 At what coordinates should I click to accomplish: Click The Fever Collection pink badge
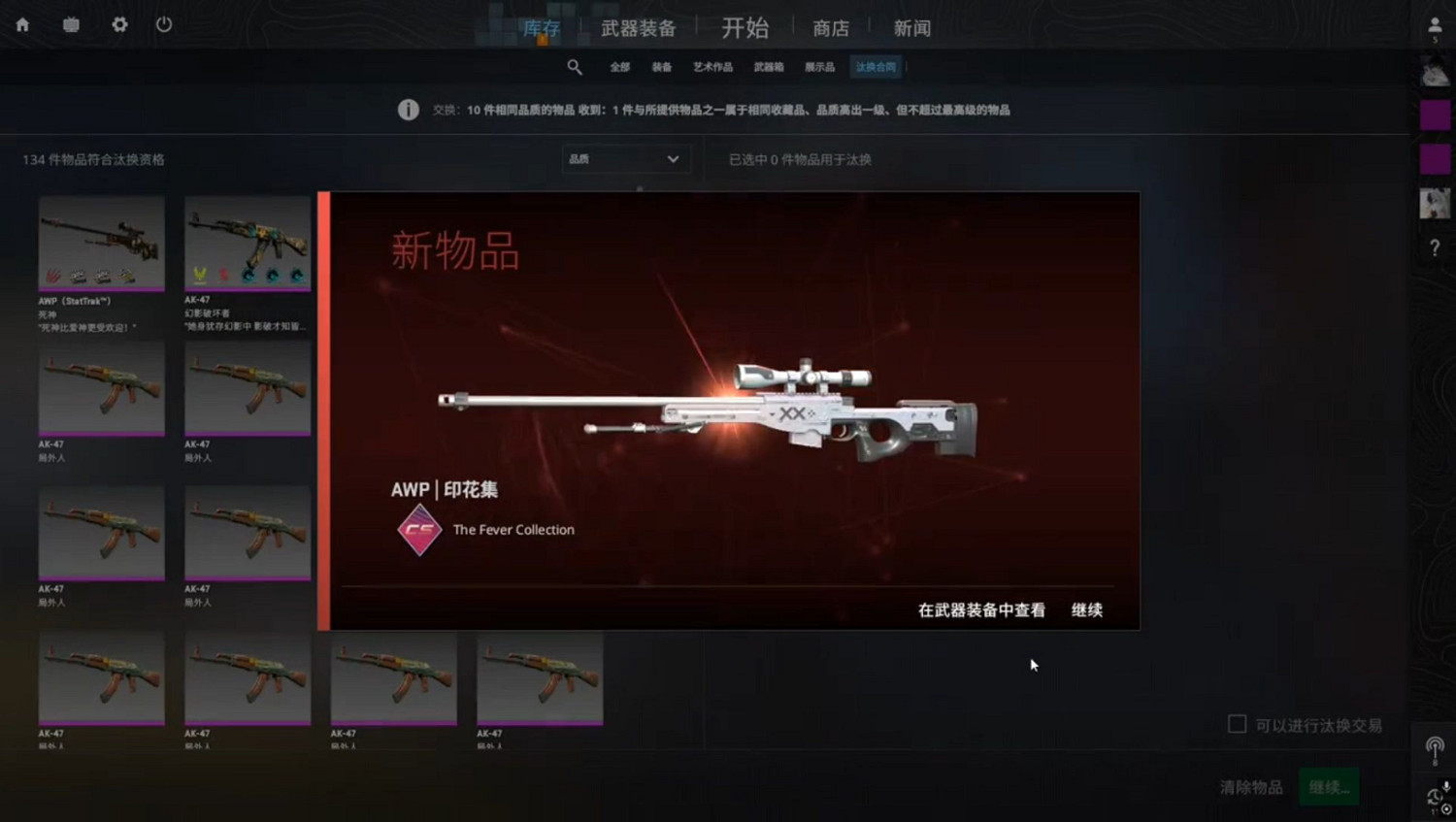coord(419,530)
